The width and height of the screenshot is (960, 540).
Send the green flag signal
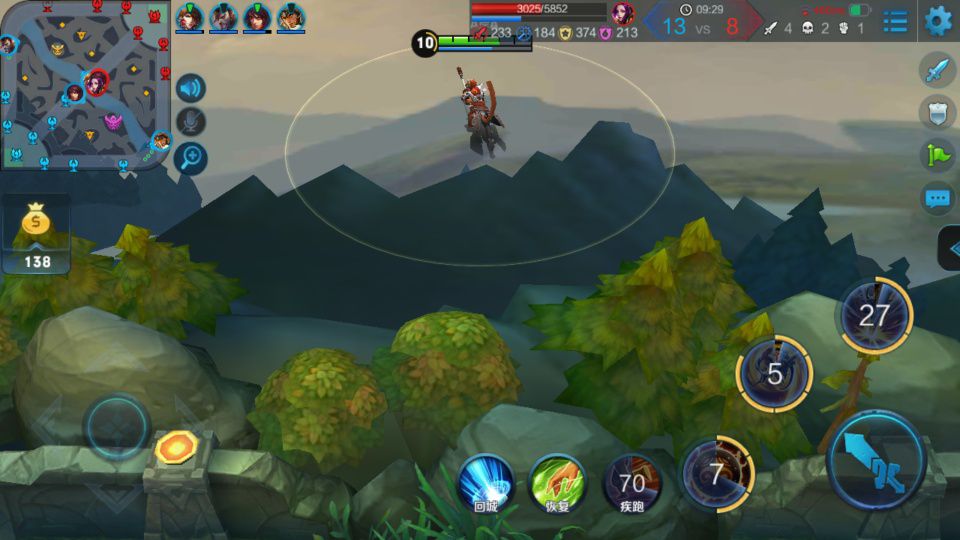click(x=937, y=154)
